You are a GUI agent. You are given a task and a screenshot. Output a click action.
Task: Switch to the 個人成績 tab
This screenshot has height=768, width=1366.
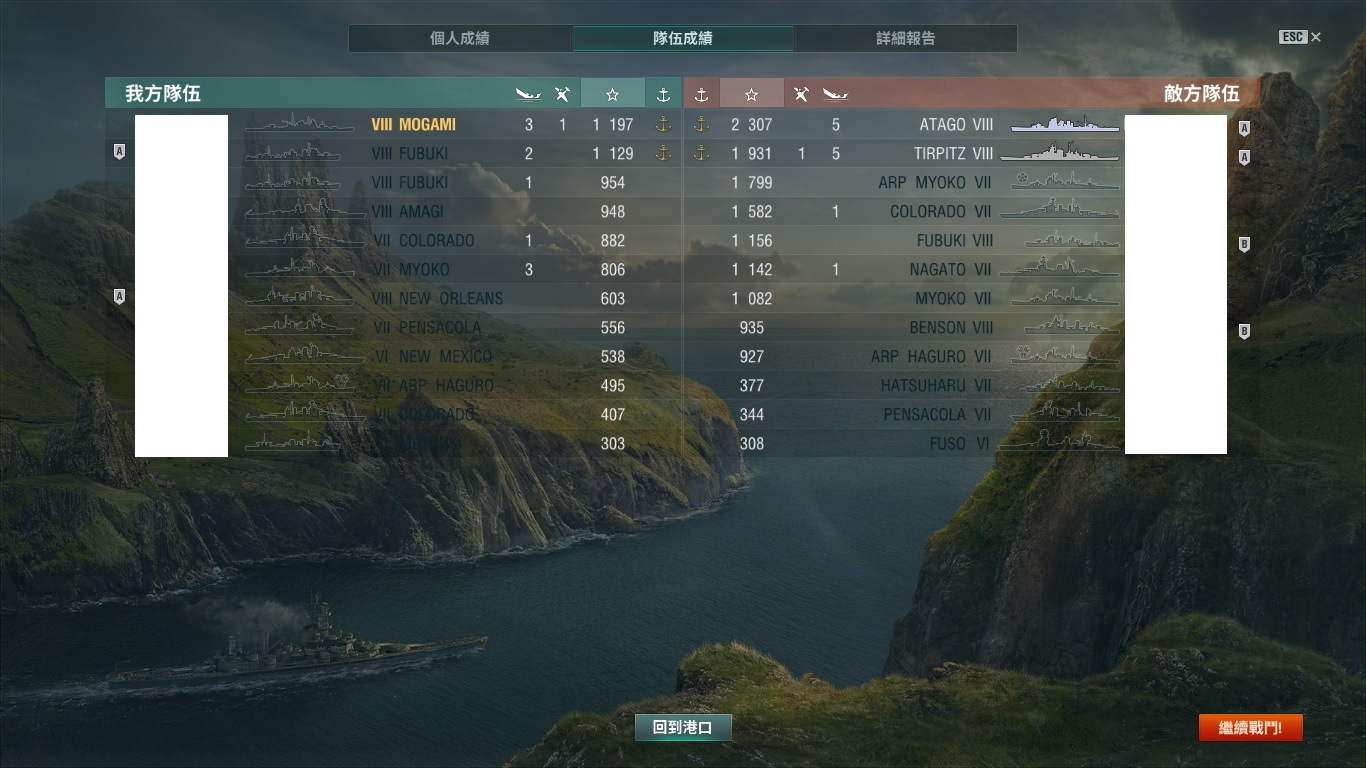pyautogui.click(x=460, y=39)
